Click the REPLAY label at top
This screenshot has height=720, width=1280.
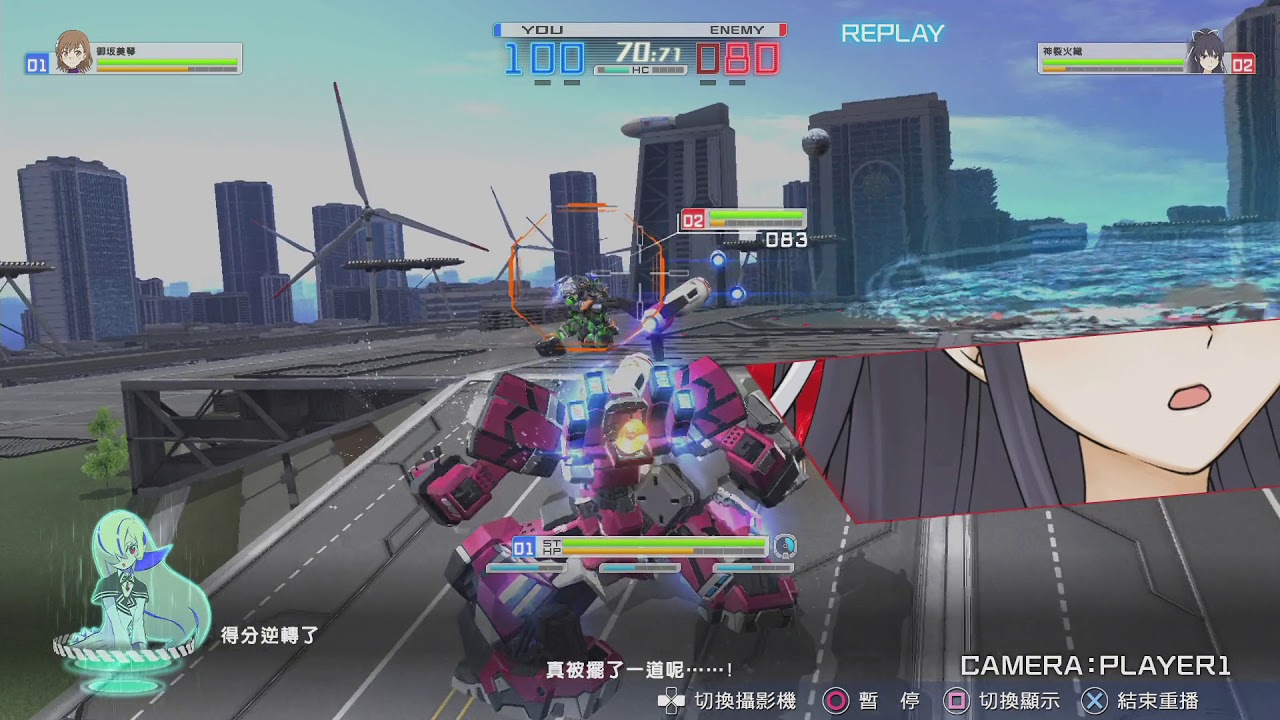(890, 33)
